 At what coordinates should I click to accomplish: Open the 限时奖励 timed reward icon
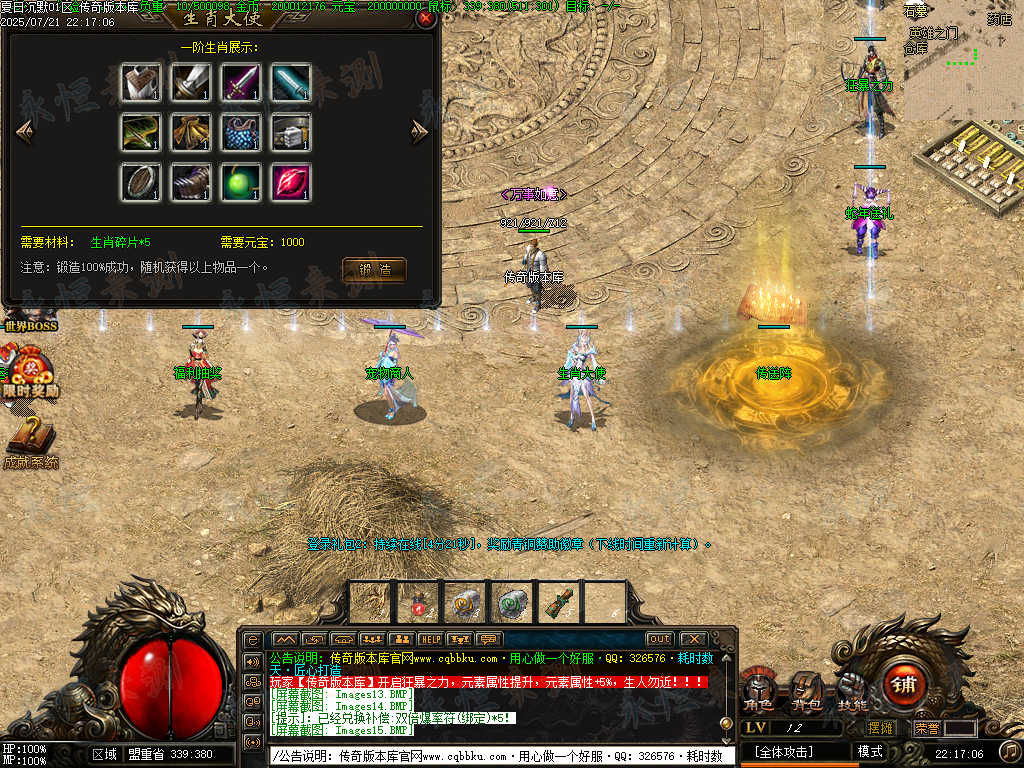tap(28, 375)
